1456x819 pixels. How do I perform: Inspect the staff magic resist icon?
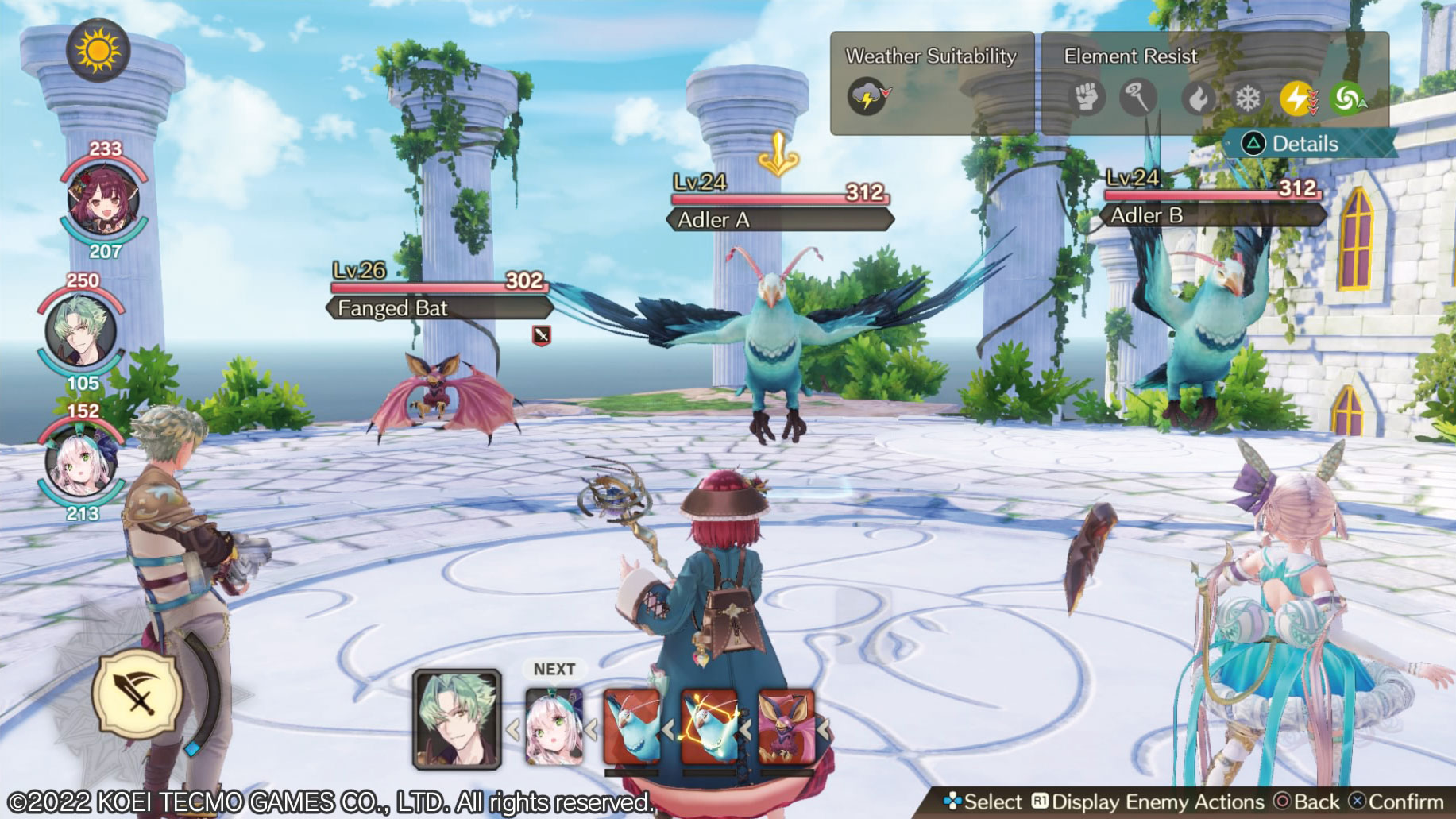[1137, 98]
